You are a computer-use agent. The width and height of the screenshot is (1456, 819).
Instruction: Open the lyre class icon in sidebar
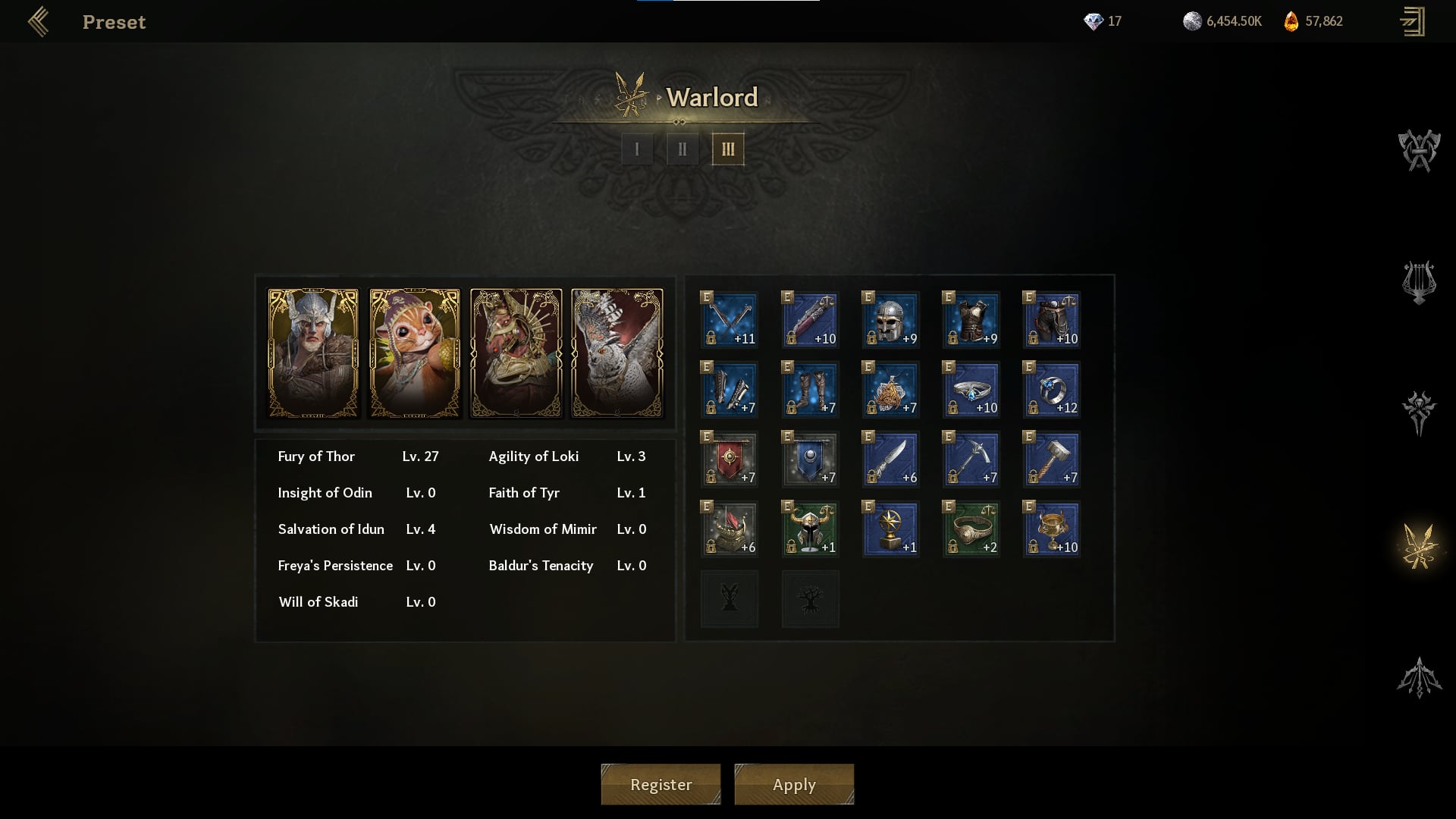(1419, 282)
